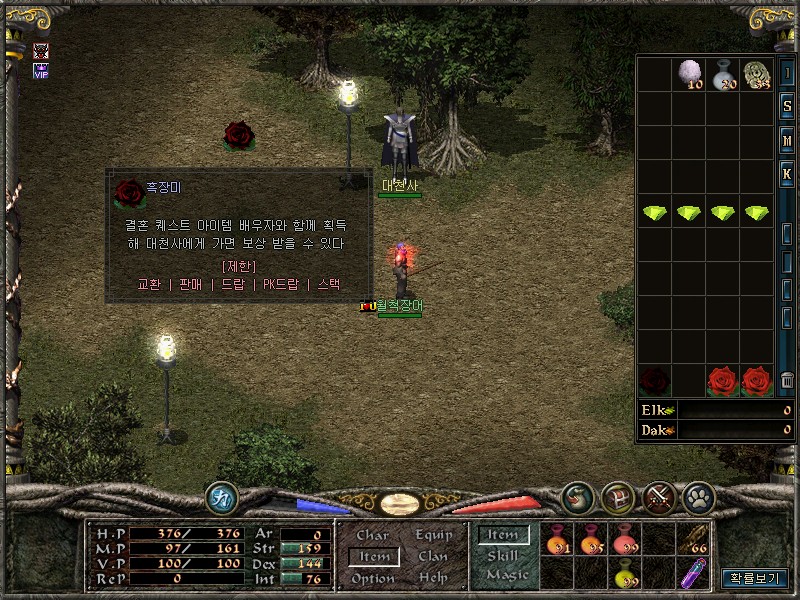Screen dimensions: 800x600
Task: Switch quick slots to the Magic tab
Action: [506, 575]
